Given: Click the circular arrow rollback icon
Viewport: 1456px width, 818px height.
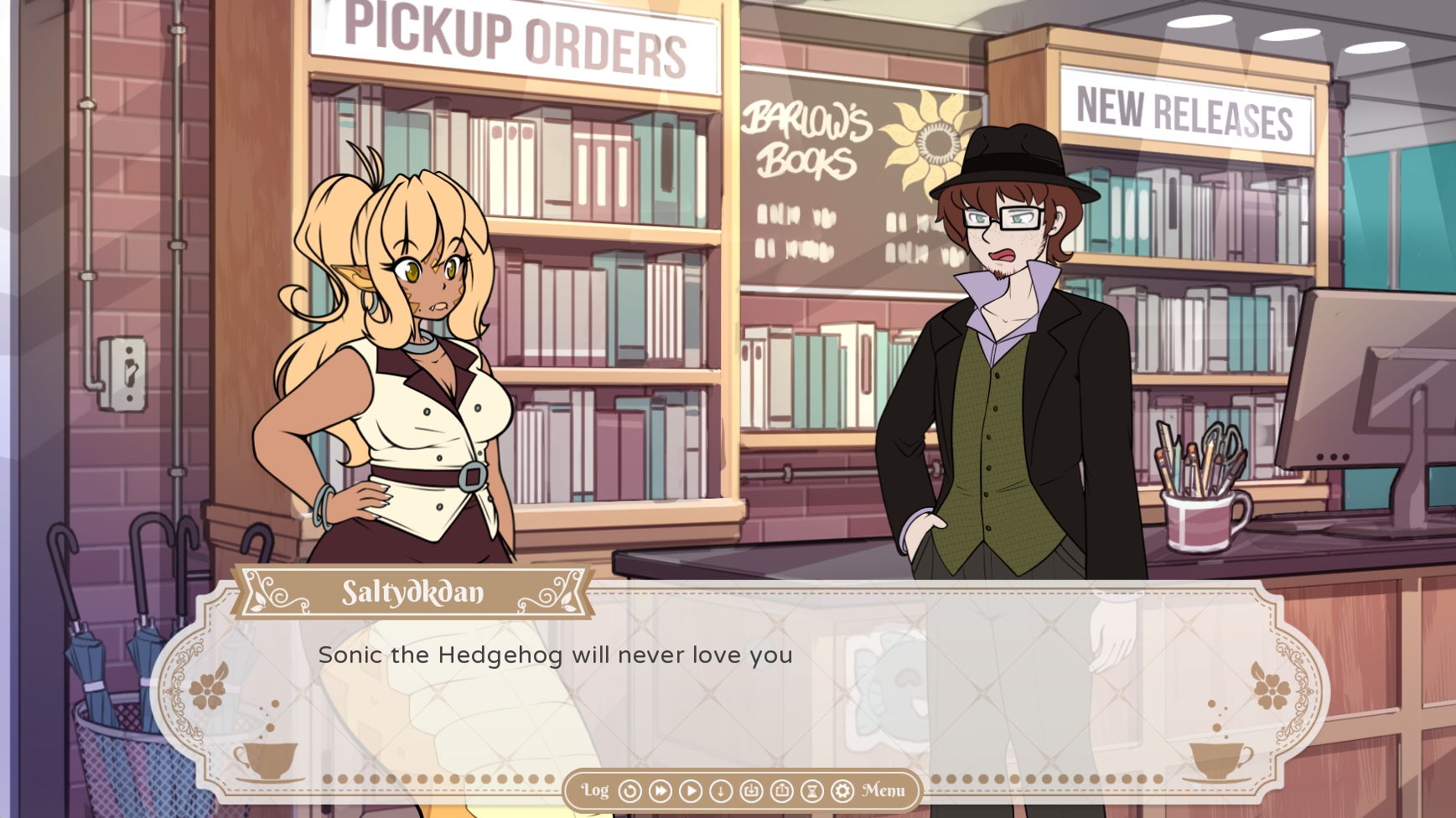Looking at the screenshot, I should point(630,791).
